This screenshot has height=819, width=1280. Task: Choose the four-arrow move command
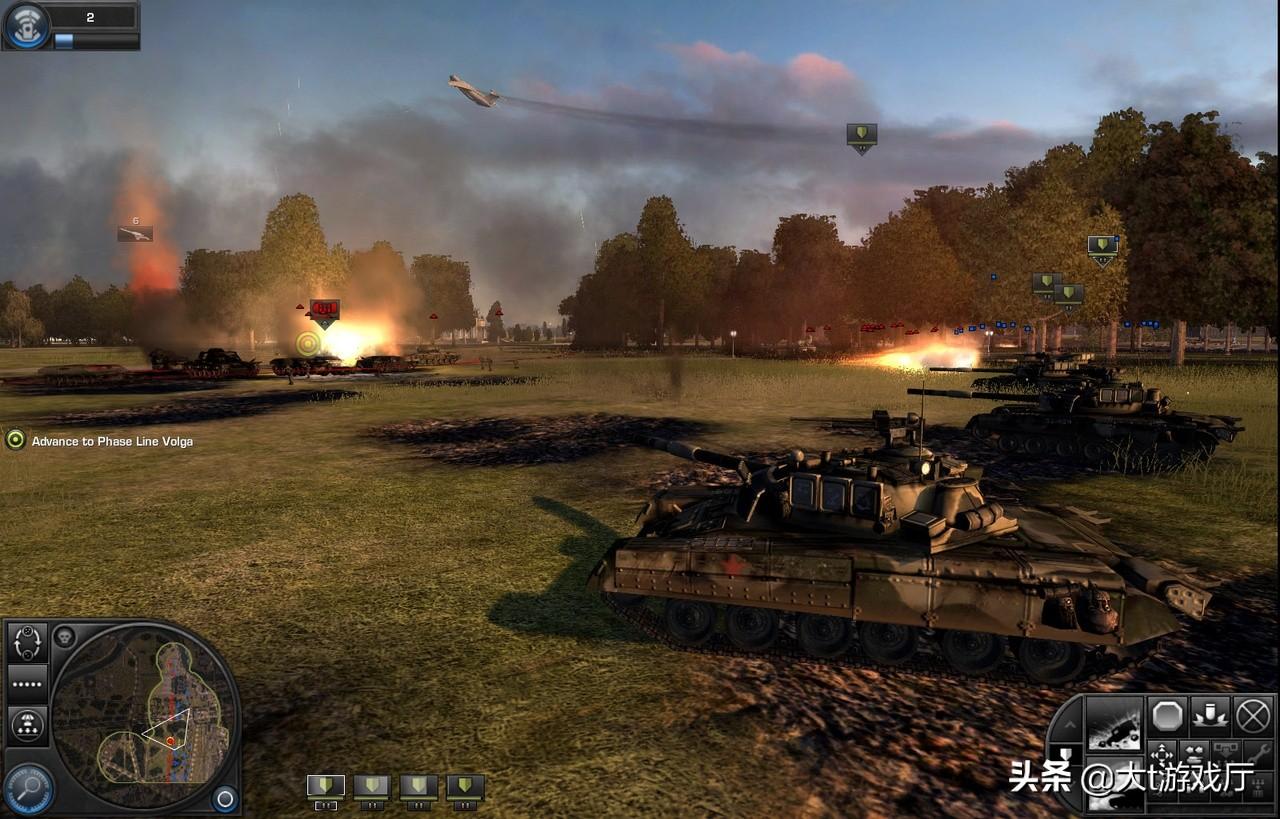tap(1162, 753)
